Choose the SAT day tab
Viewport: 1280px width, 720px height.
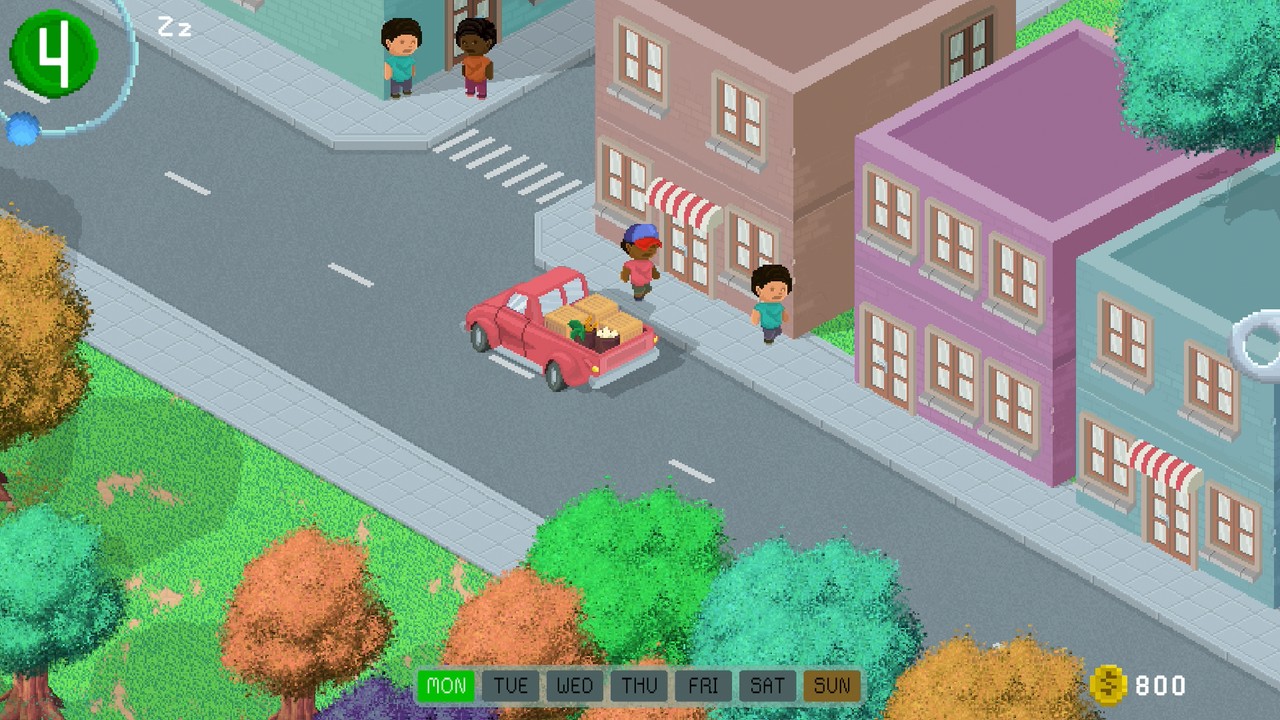[767, 686]
